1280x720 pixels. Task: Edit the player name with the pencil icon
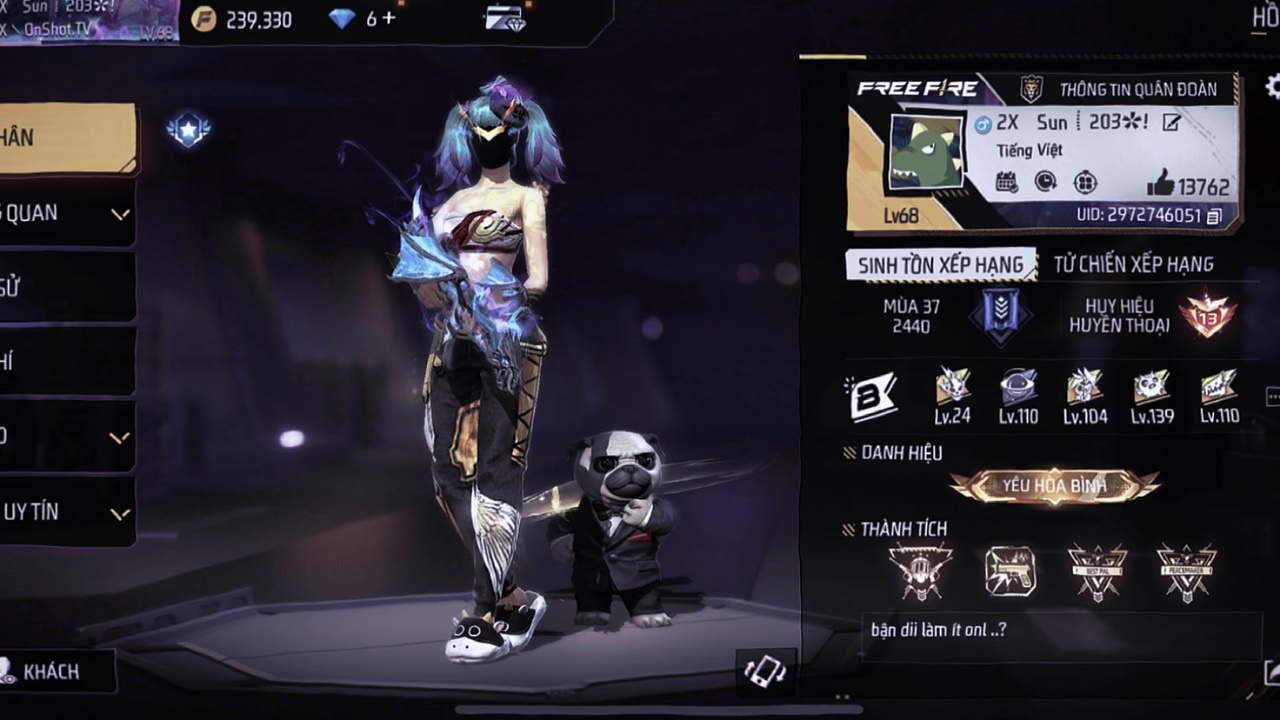click(1171, 122)
